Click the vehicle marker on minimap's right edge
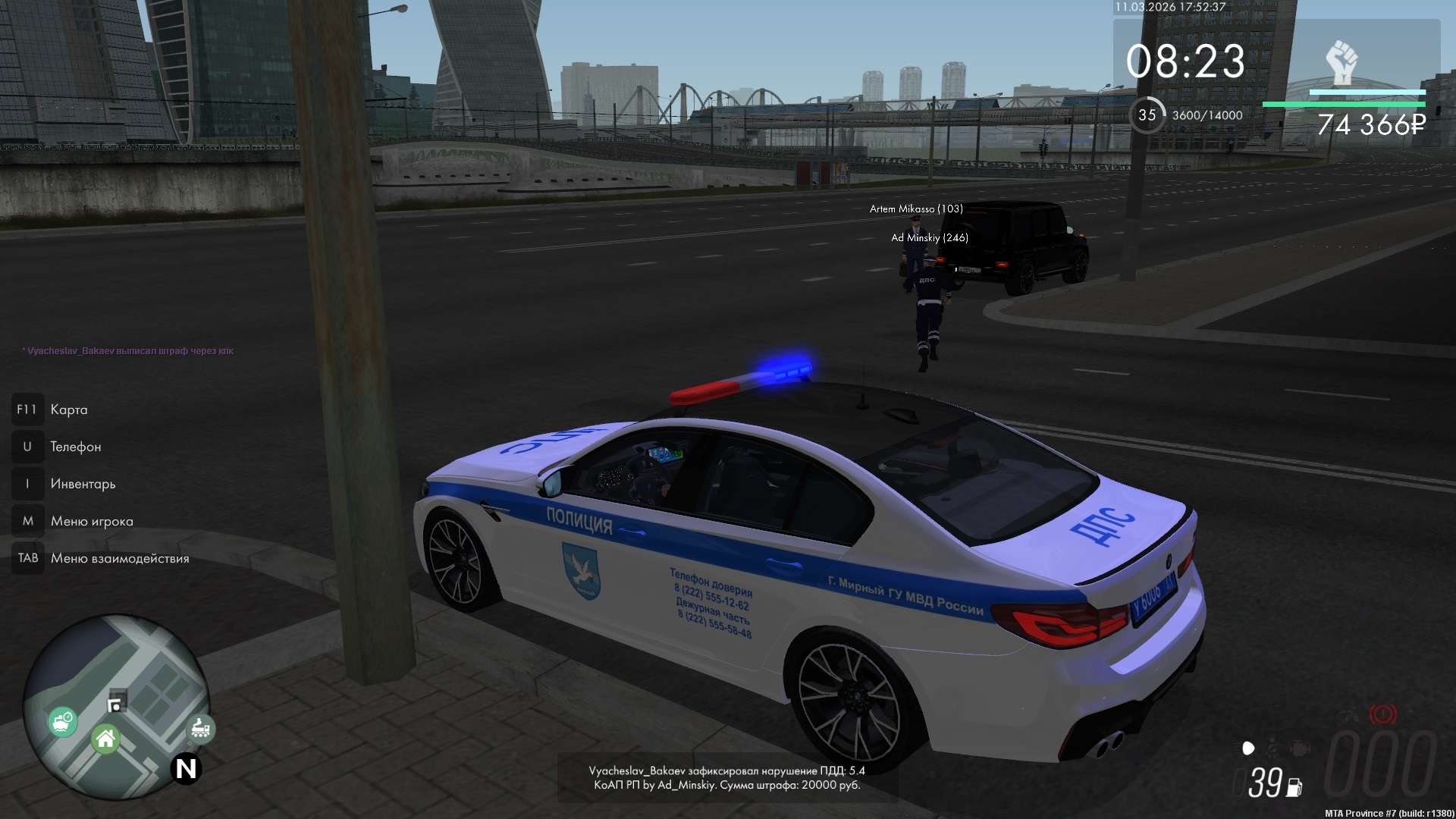 pos(201,728)
